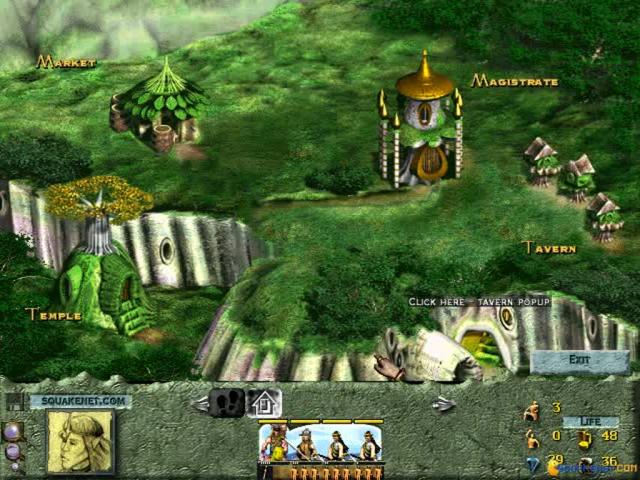This screenshot has height=480, width=640.
Task: Click the Exit button
Action: pyautogui.click(x=580, y=360)
